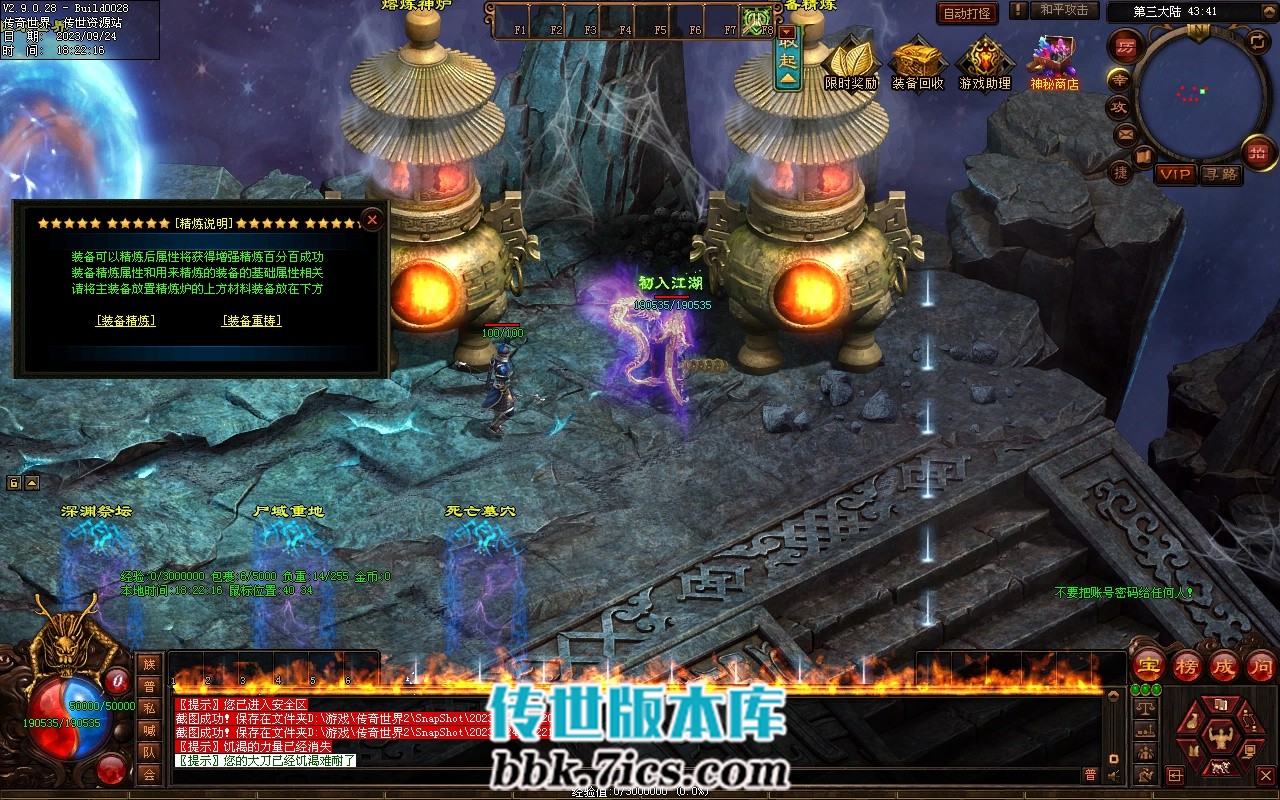Toggle the 自动打怪 auto-fight button
The width and height of the screenshot is (1280, 800).
coord(967,13)
